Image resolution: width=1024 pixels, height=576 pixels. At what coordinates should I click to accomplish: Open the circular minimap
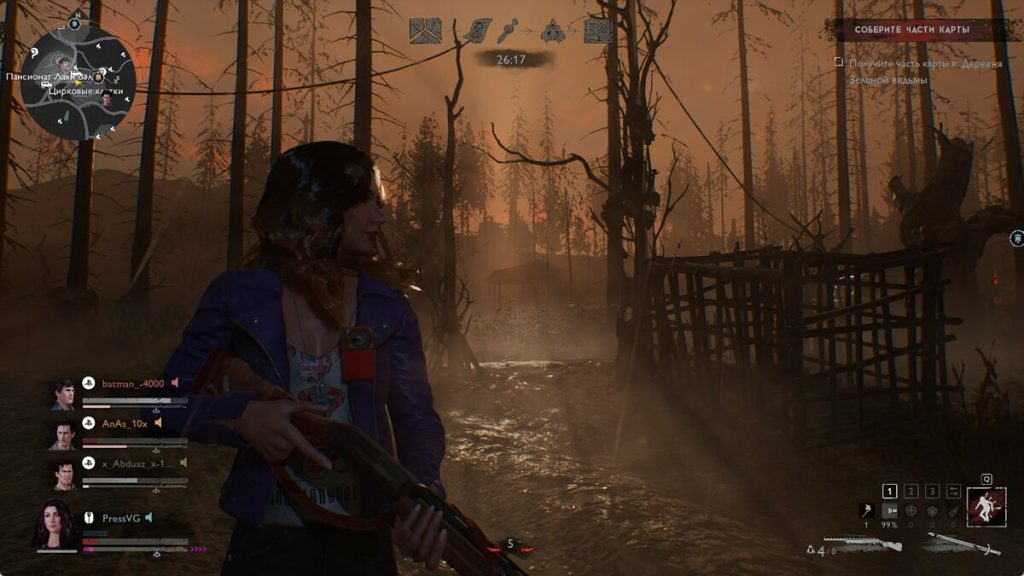(x=78, y=82)
